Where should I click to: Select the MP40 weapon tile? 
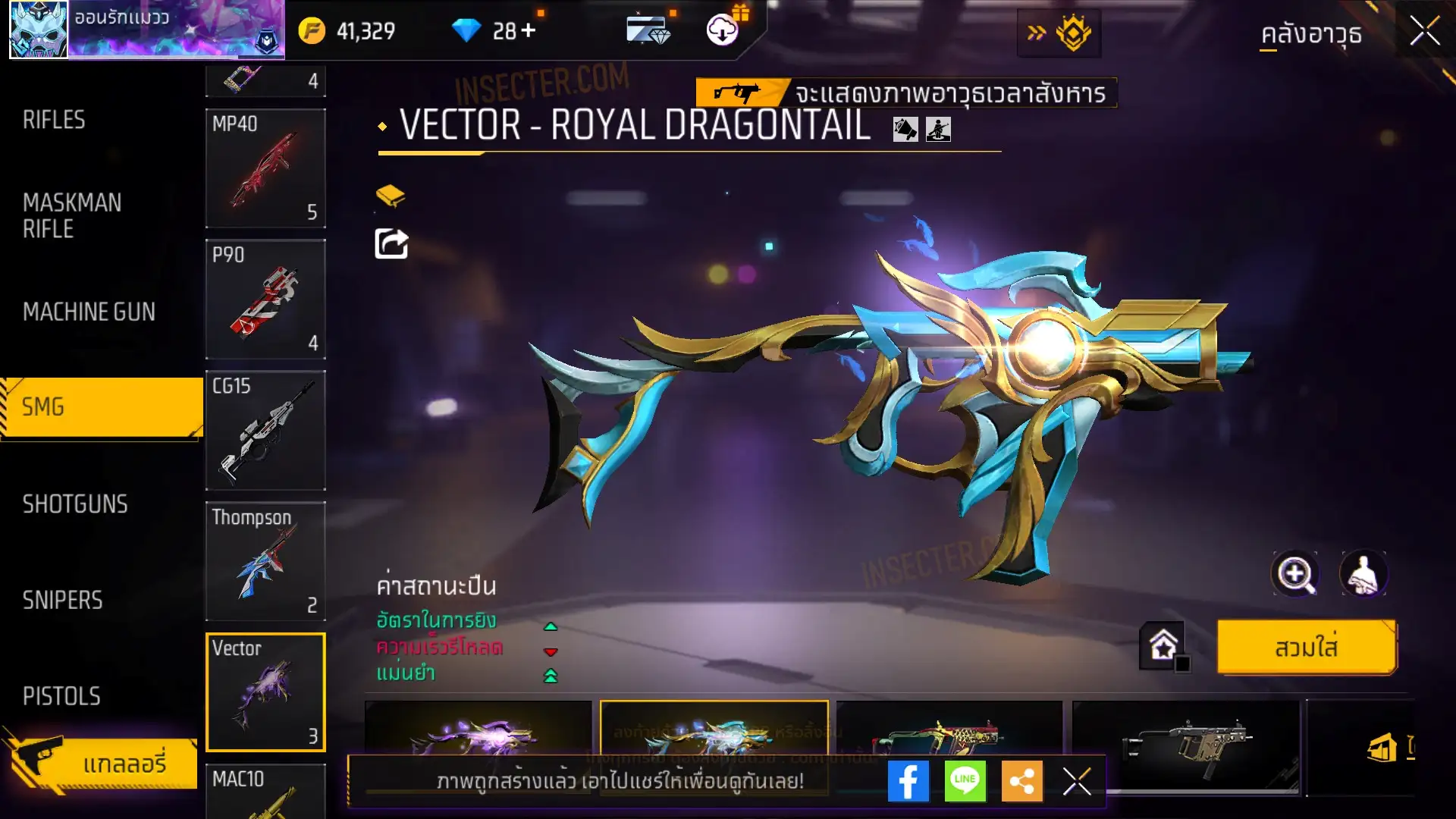point(265,168)
